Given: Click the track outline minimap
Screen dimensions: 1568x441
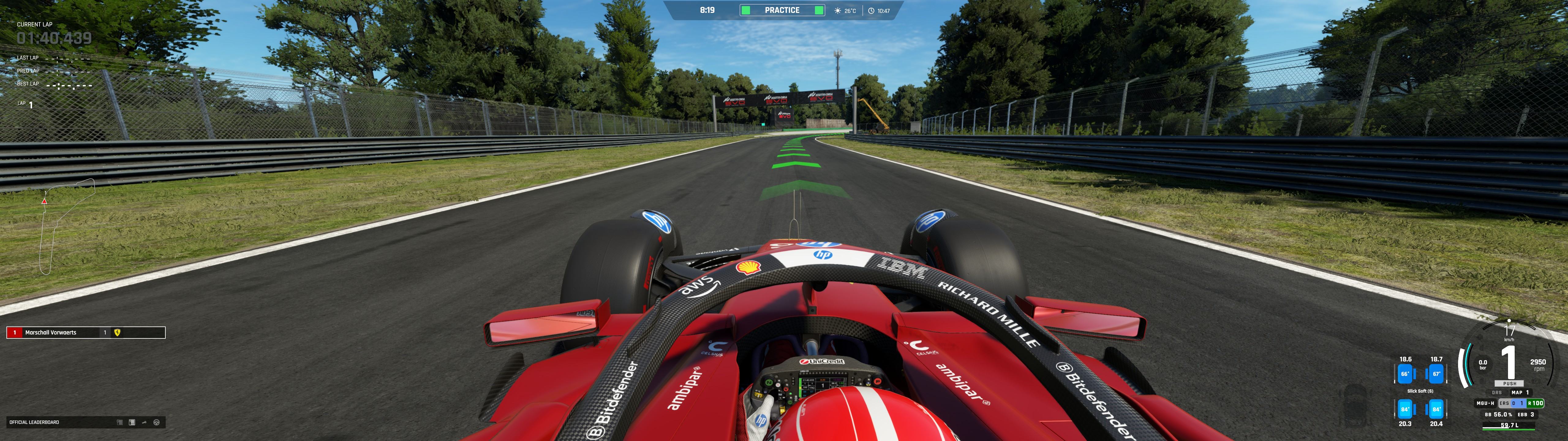Looking at the screenshot, I should coord(66,226).
